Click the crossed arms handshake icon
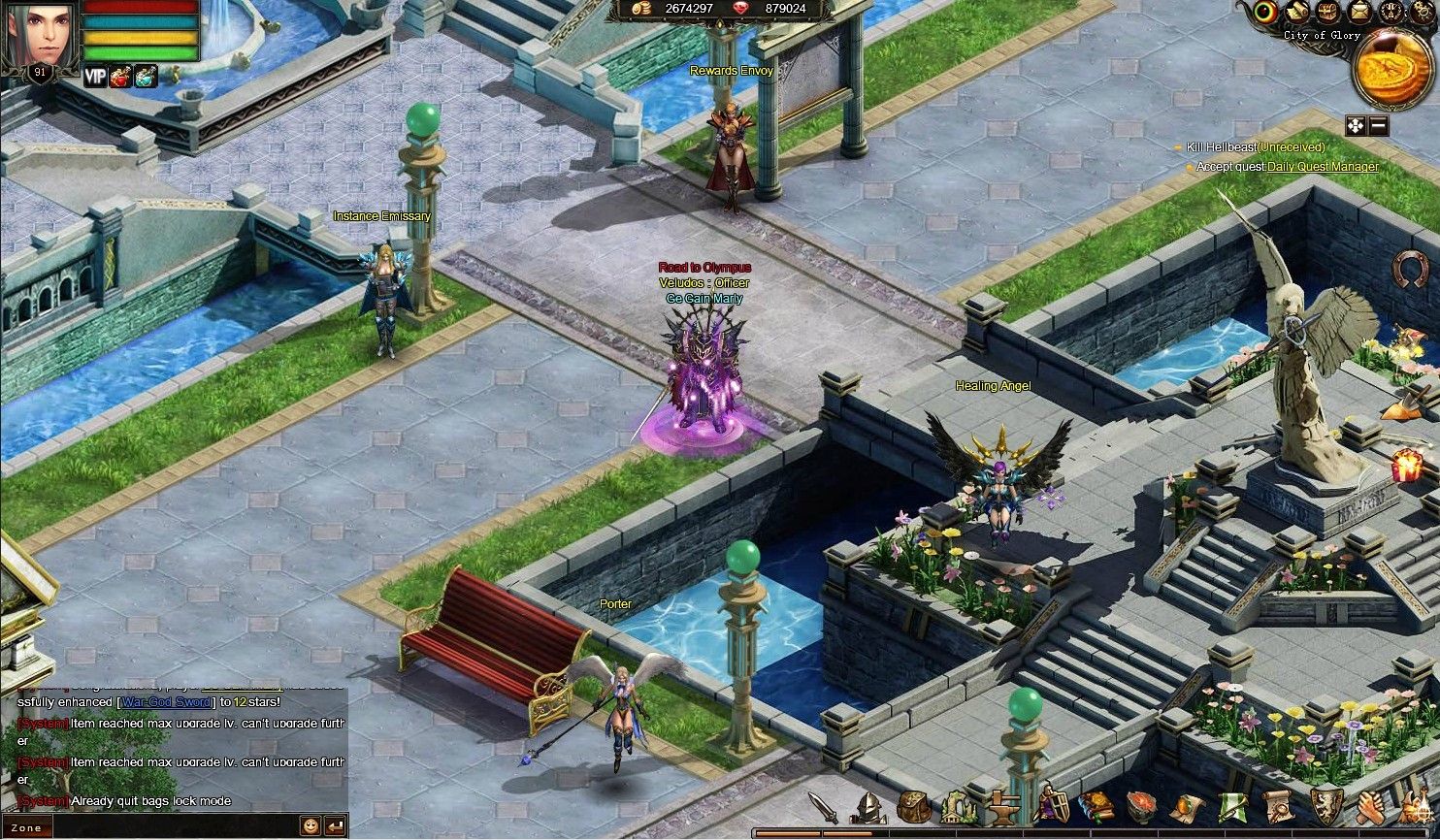Image resolution: width=1440 pixels, height=840 pixels. point(1370,806)
